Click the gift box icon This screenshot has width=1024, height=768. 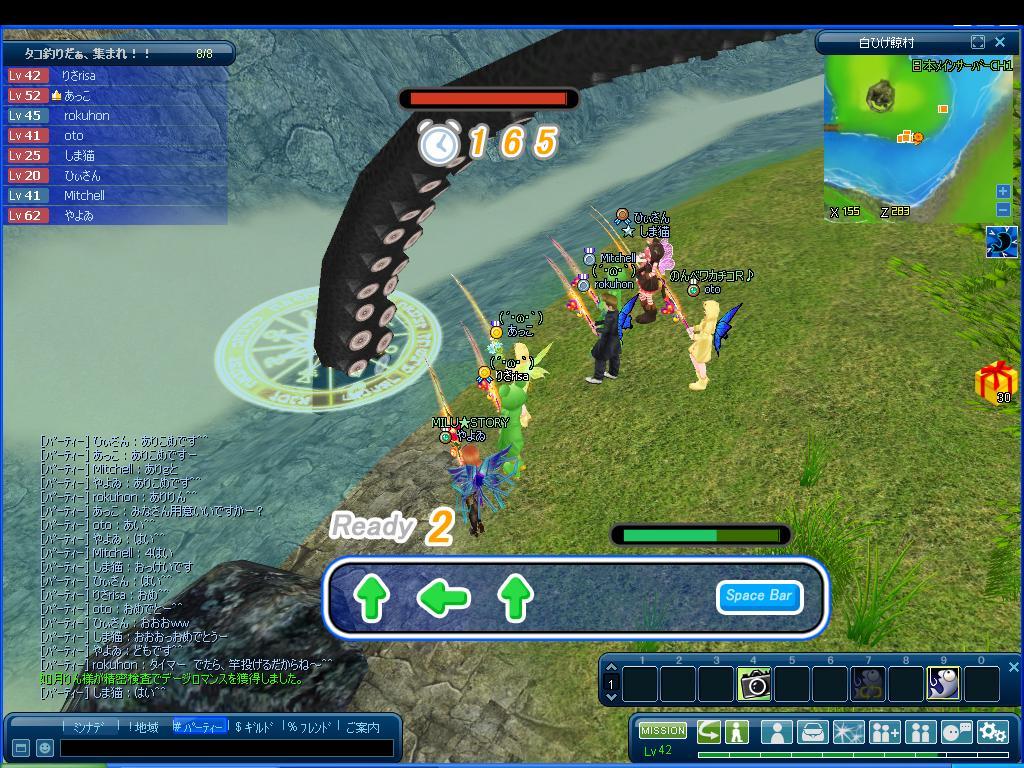995,382
